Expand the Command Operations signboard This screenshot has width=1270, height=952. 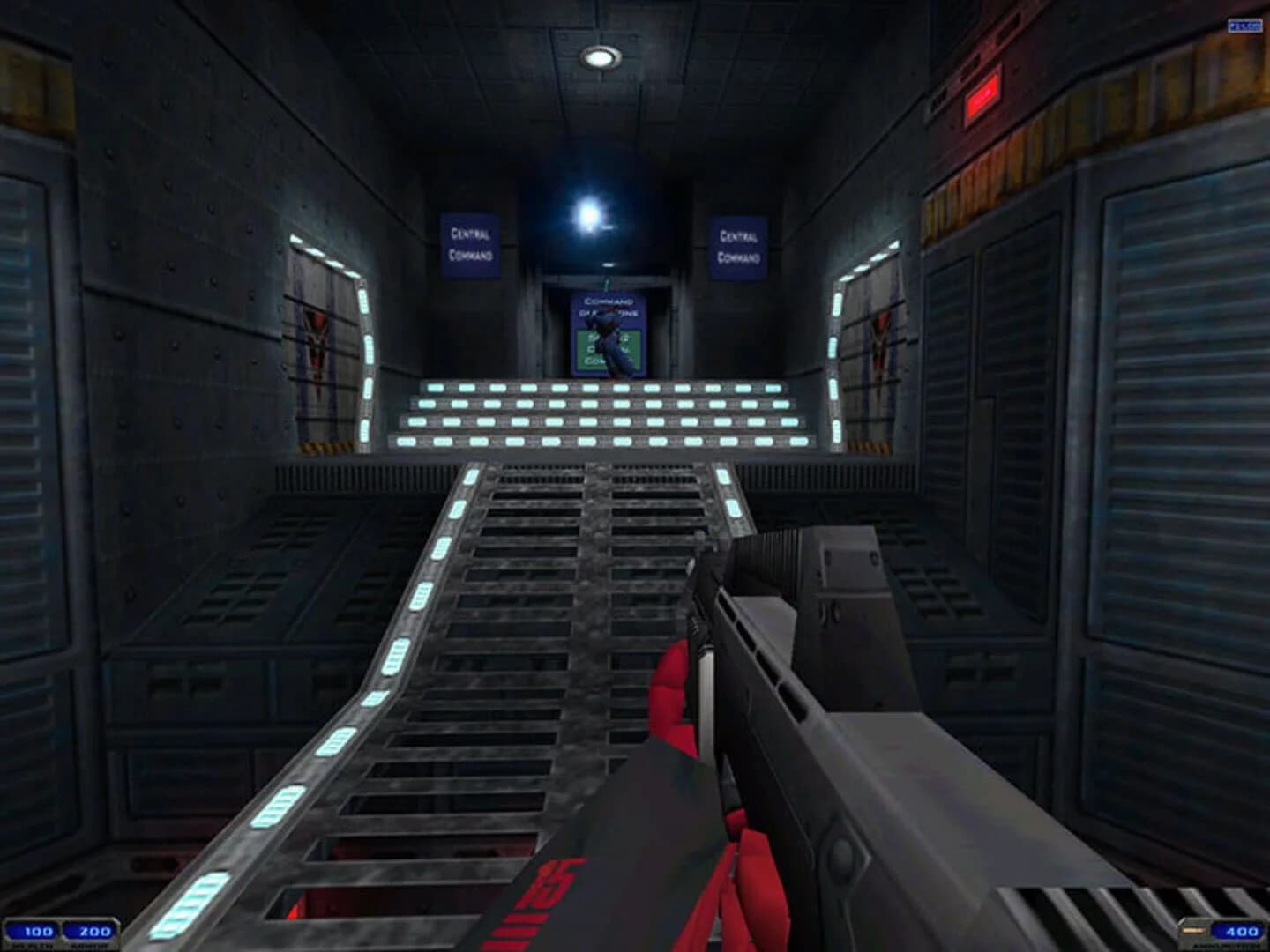(605, 331)
